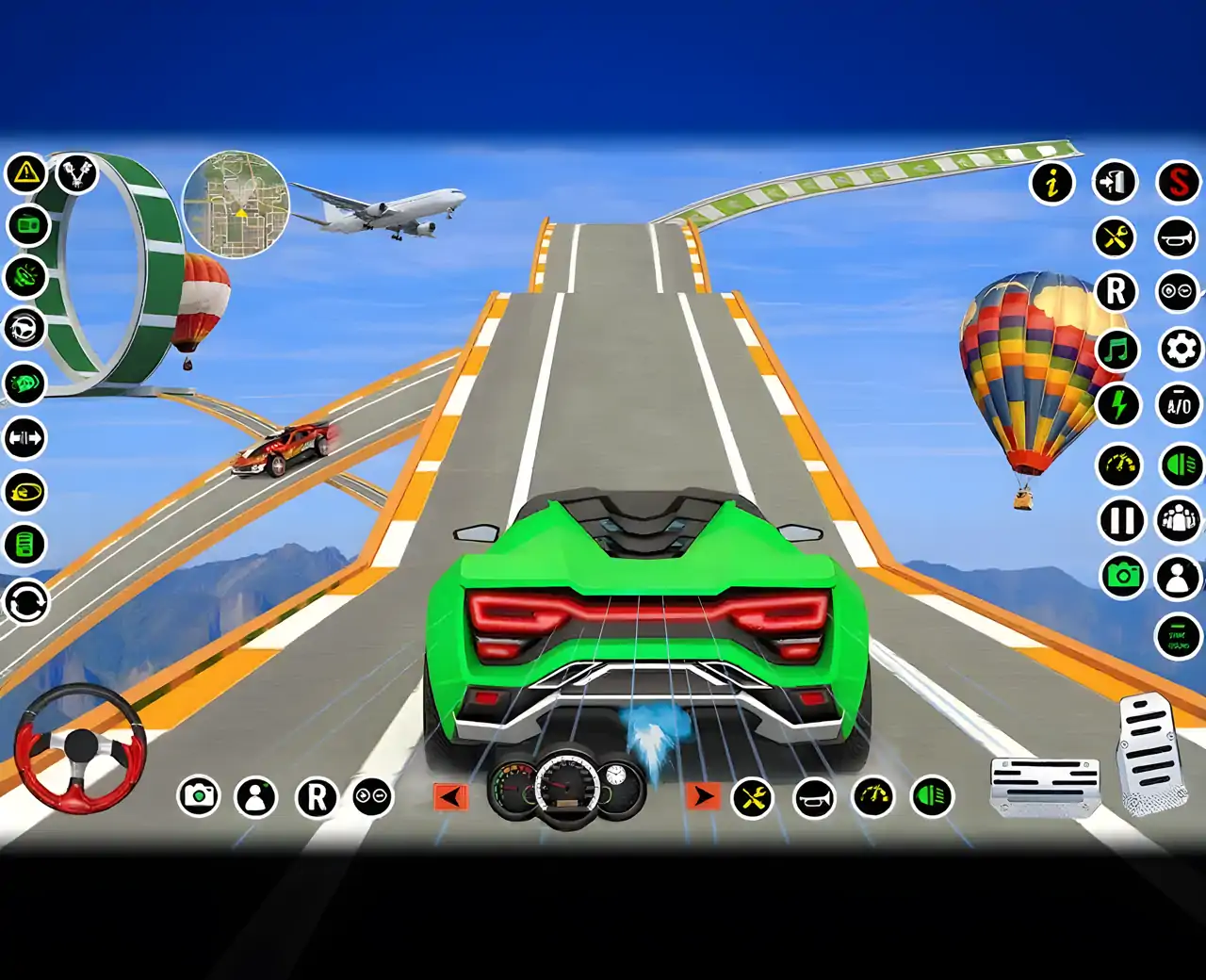Activate the green lightning bolt boost
This screenshot has width=1206, height=980.
1119,405
